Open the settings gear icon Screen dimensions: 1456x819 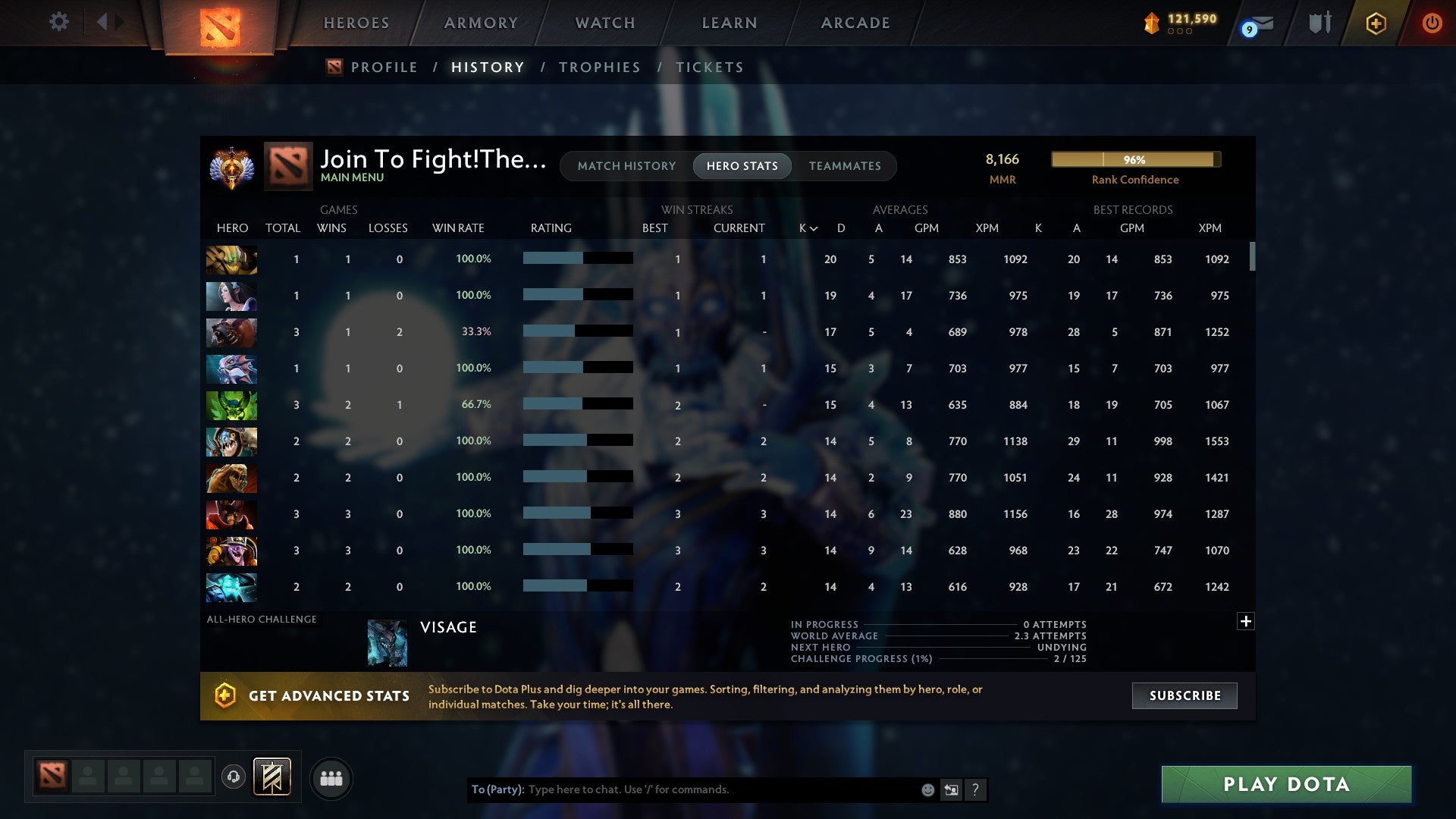pos(59,21)
